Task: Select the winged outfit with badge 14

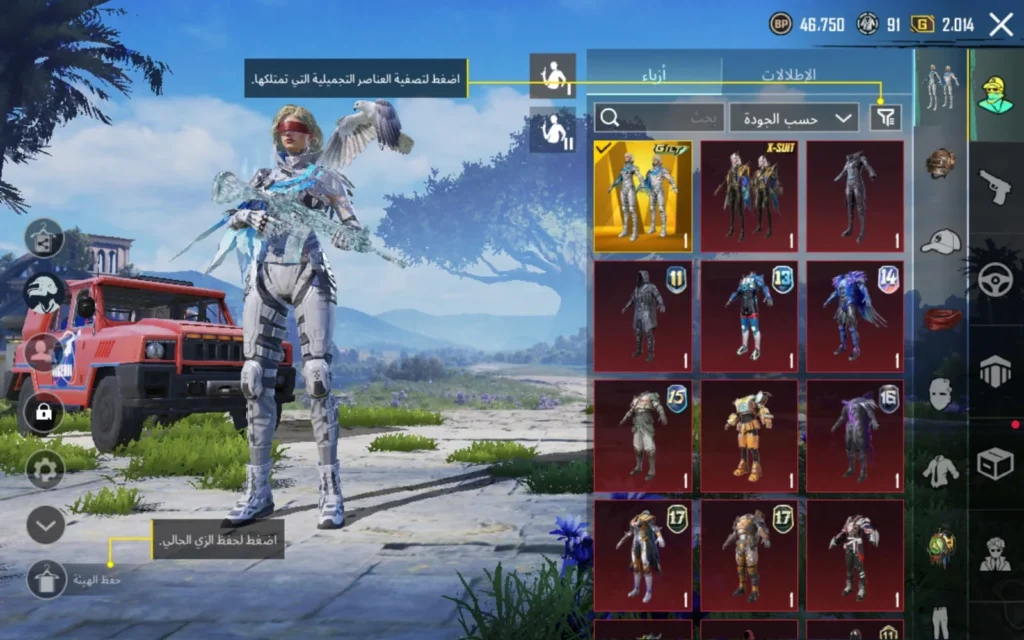Action: click(x=855, y=317)
